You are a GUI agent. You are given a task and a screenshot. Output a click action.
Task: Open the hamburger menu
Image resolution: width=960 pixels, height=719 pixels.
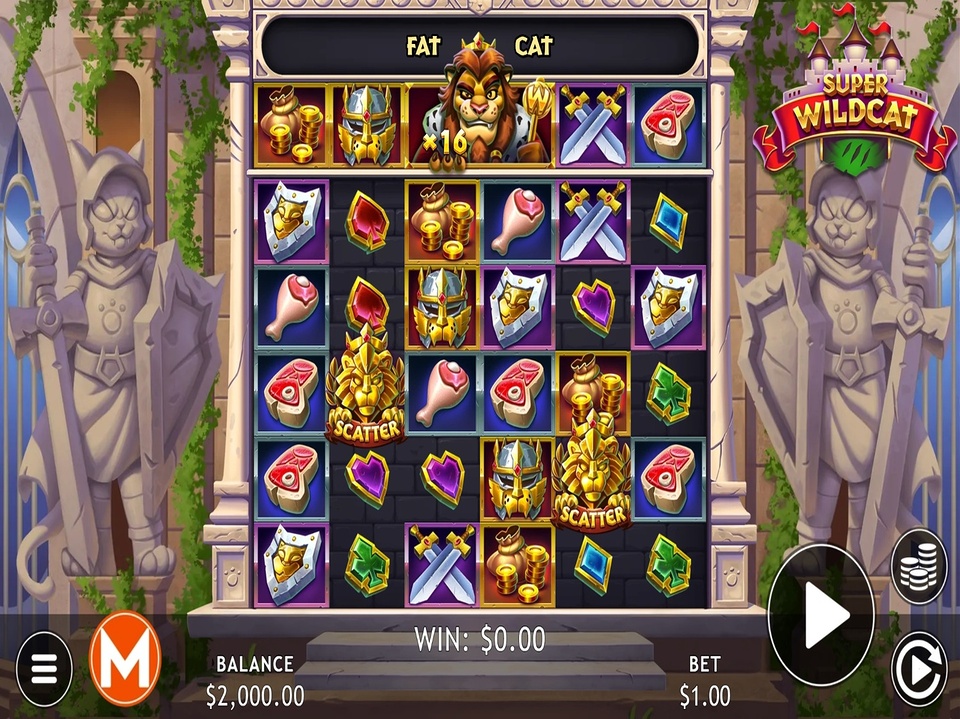[x=43, y=669]
